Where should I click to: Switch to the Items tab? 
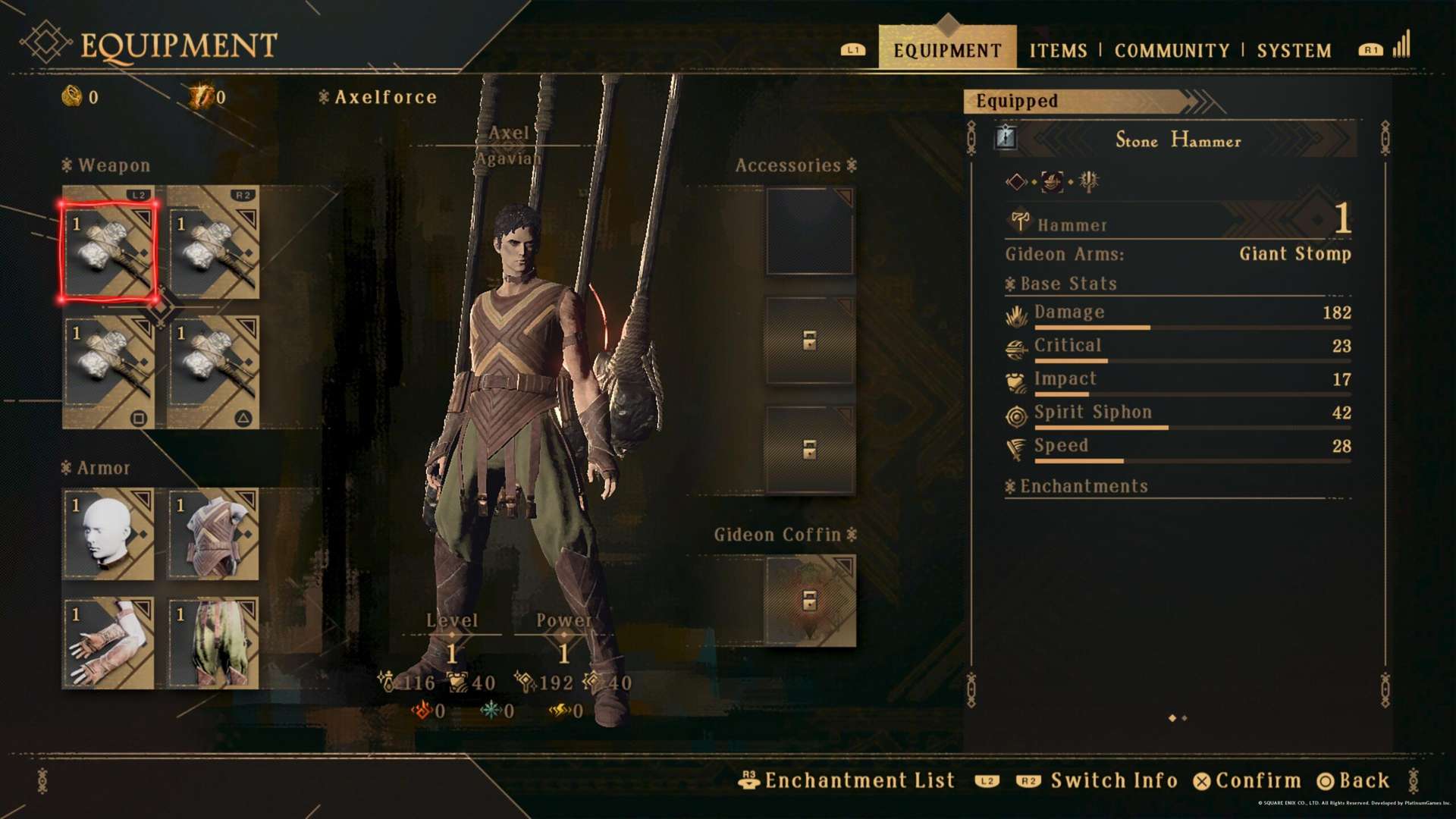click(x=1058, y=51)
